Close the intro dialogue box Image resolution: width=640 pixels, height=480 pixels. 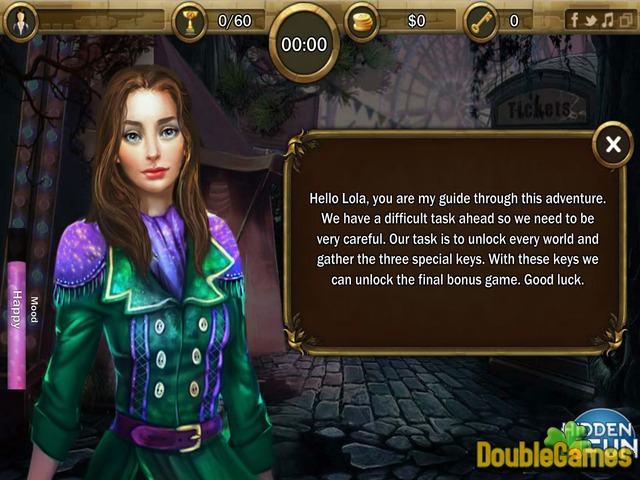click(612, 146)
